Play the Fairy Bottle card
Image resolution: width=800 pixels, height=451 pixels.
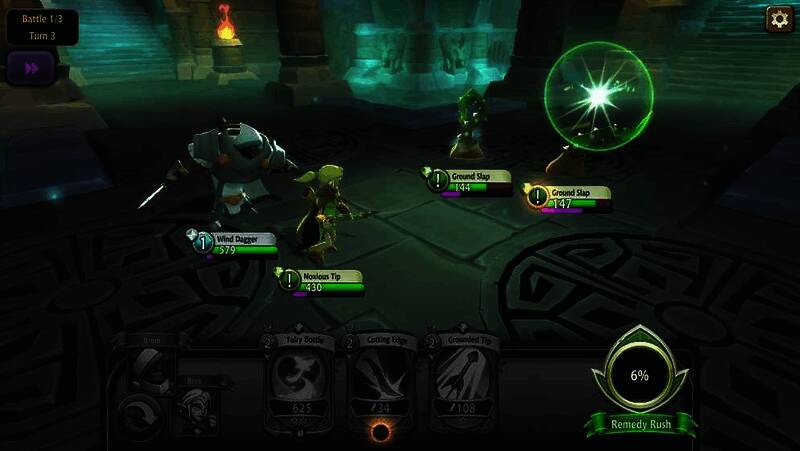coord(303,383)
